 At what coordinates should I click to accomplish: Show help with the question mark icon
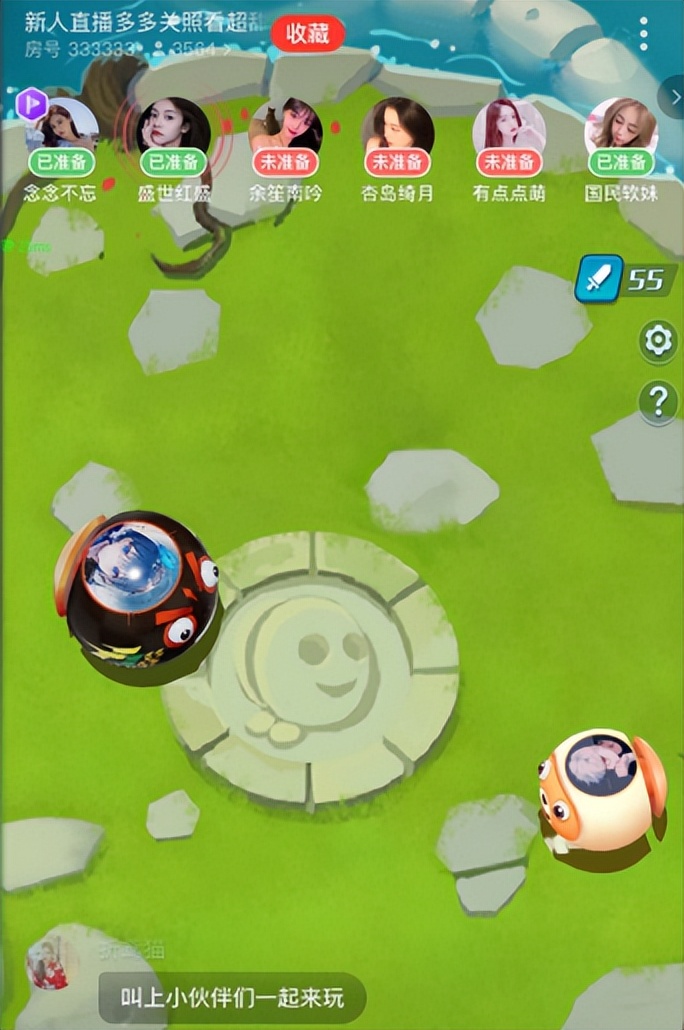pos(658,402)
